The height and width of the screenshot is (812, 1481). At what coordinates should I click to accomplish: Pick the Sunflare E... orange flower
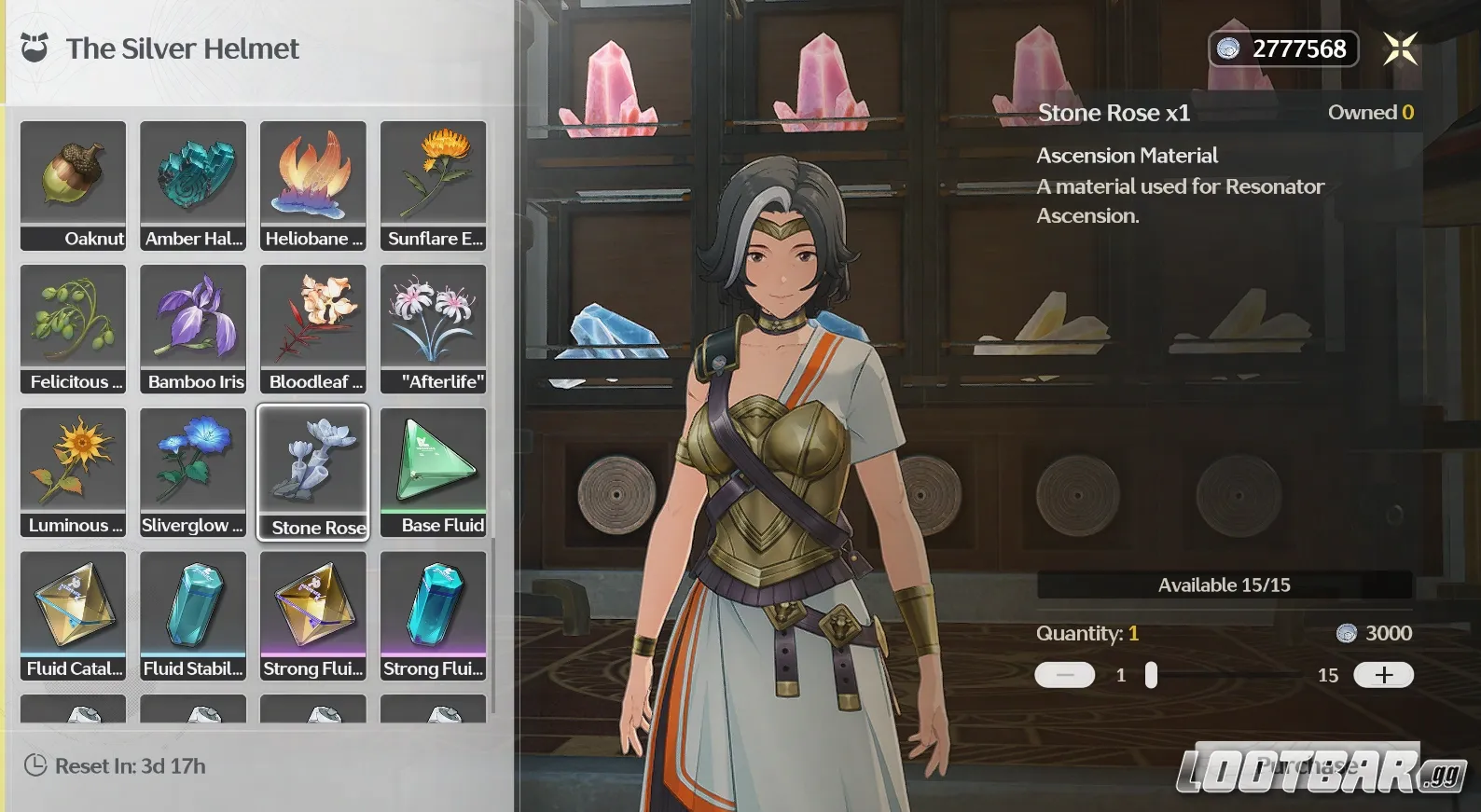click(x=434, y=185)
